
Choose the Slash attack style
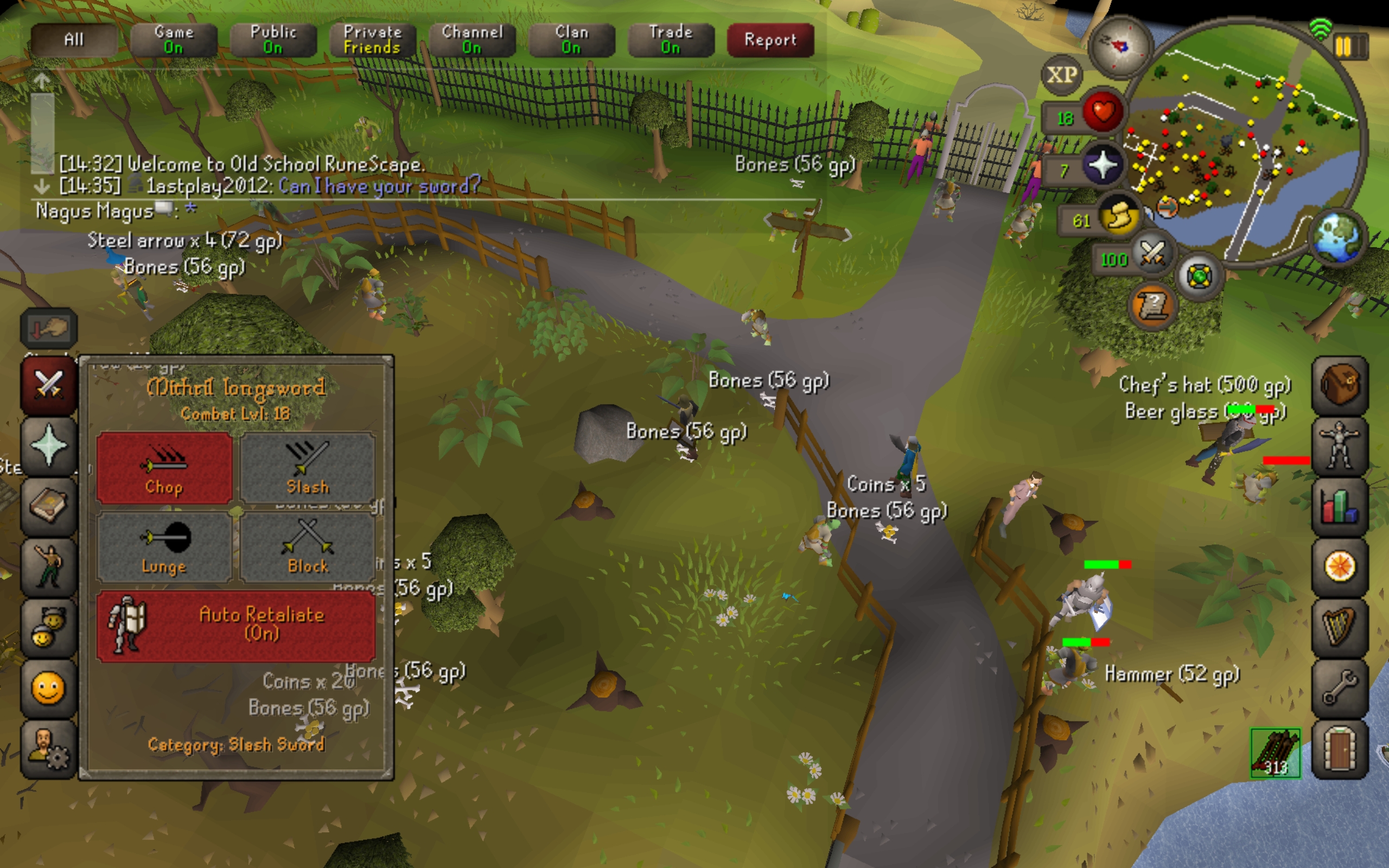point(308,468)
